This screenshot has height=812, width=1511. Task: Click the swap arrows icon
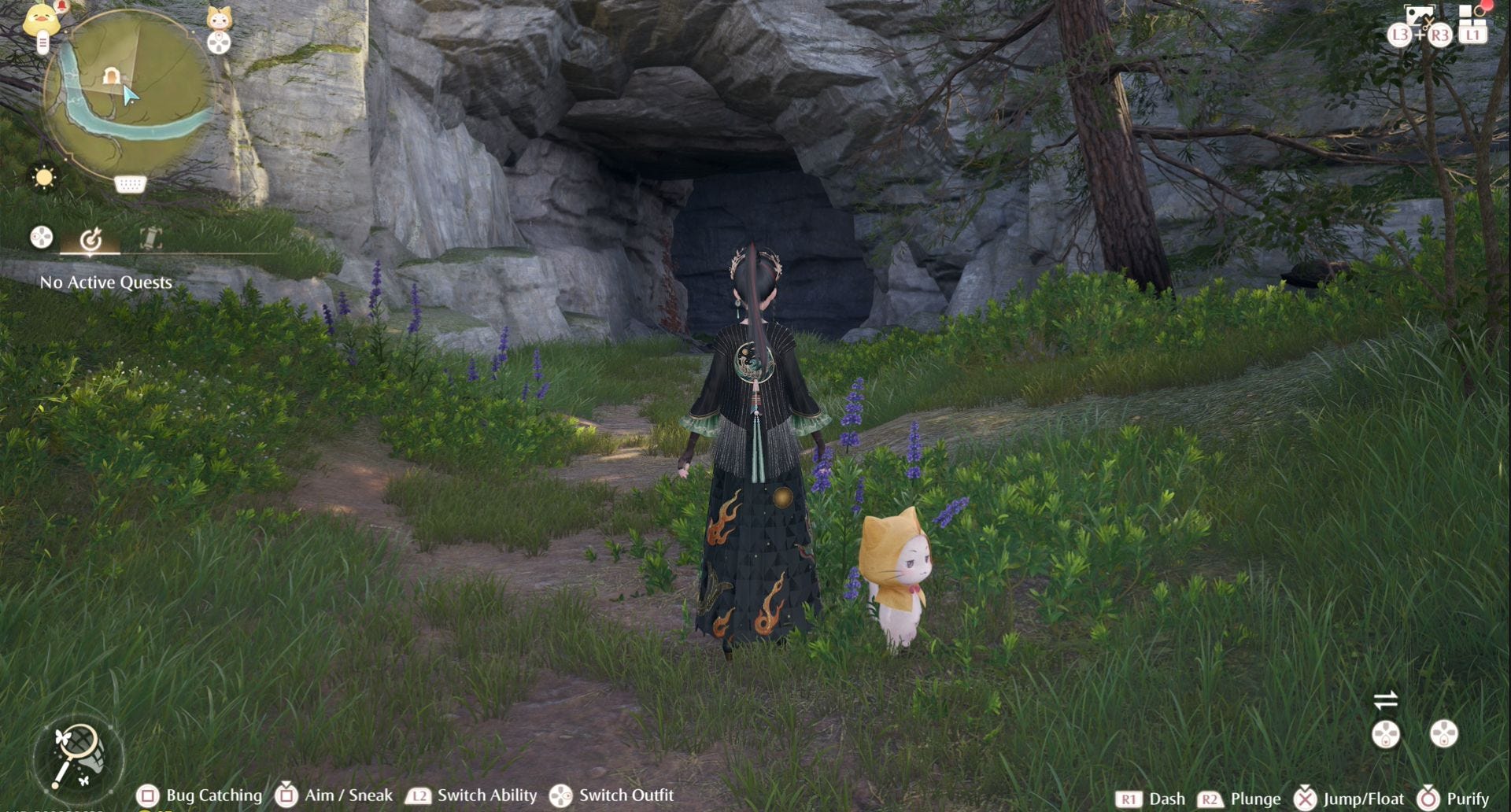pyautogui.click(x=1385, y=699)
